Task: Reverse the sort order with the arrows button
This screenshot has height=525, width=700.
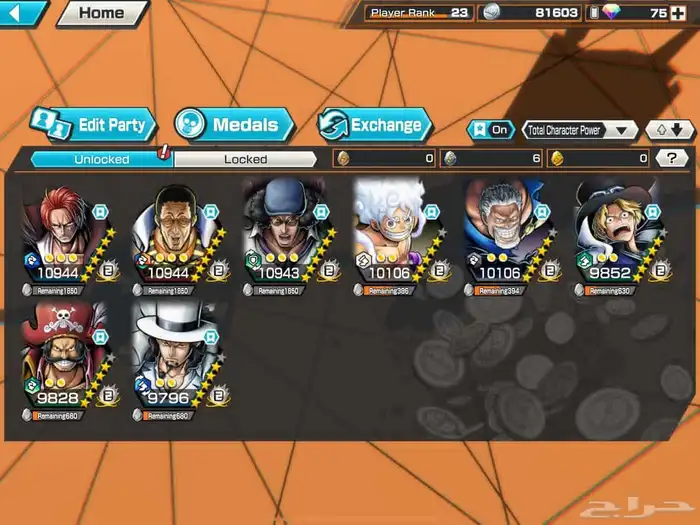Action: coord(669,130)
